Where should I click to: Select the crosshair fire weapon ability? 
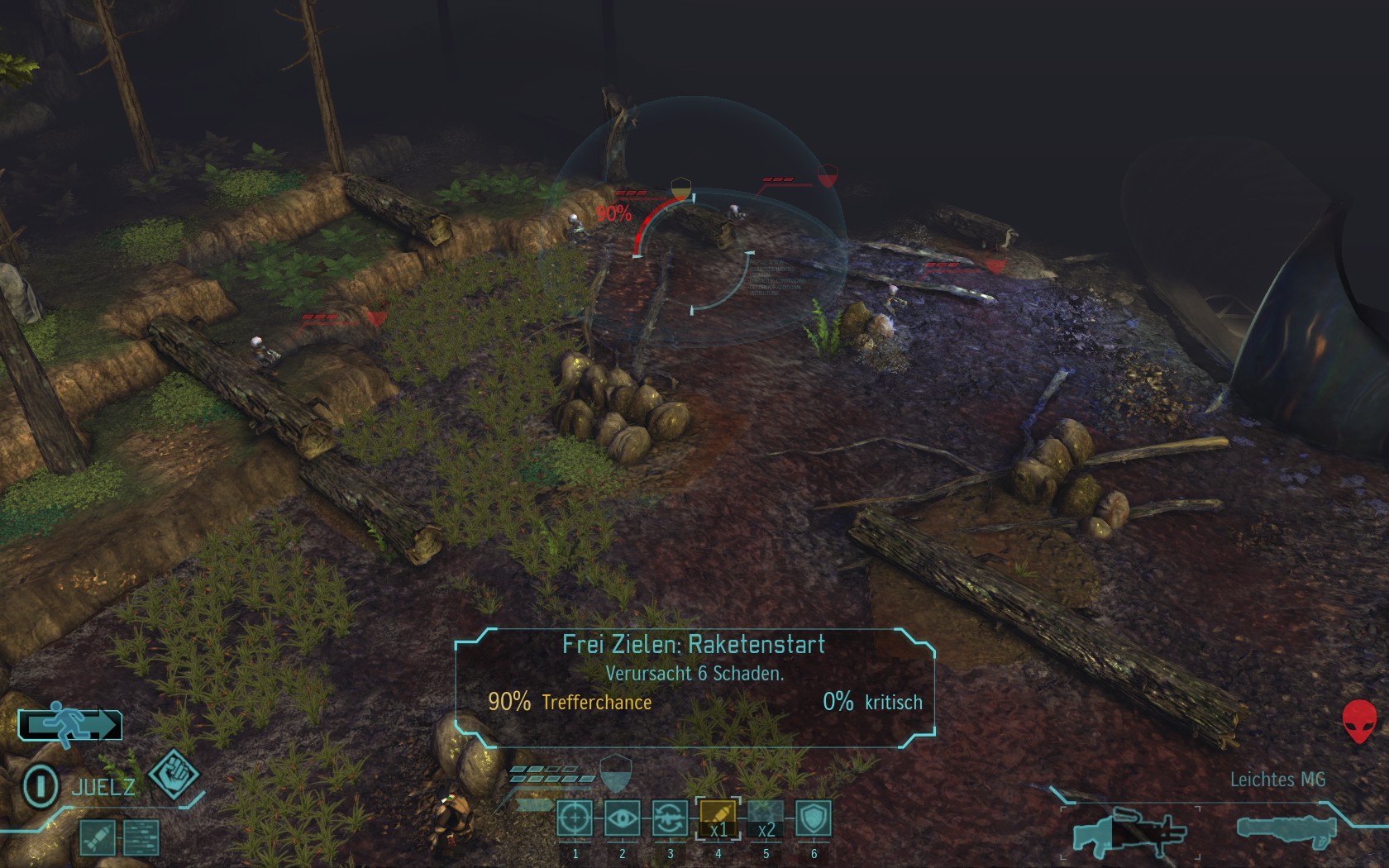pyautogui.click(x=575, y=819)
